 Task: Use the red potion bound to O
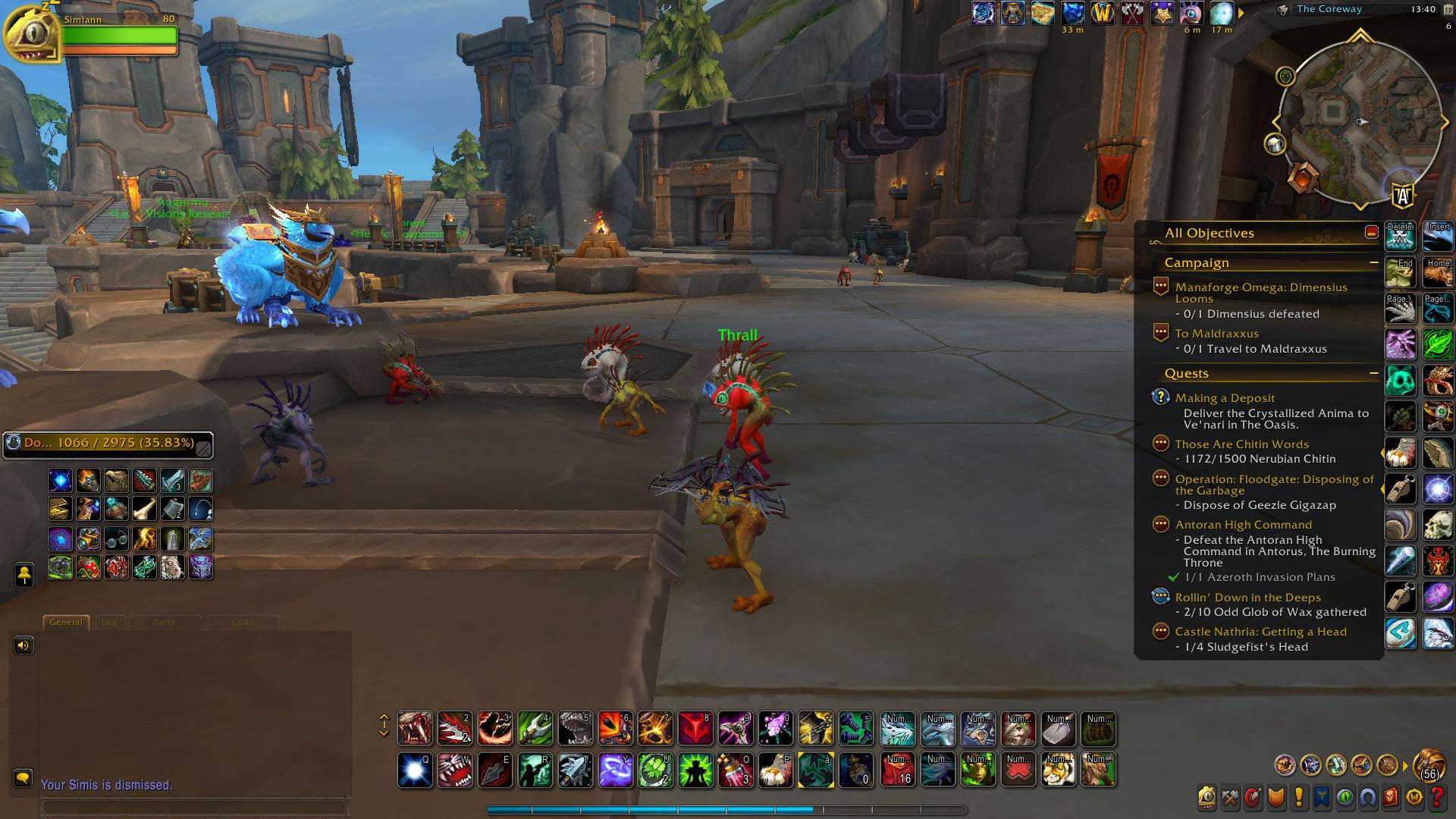point(735,770)
